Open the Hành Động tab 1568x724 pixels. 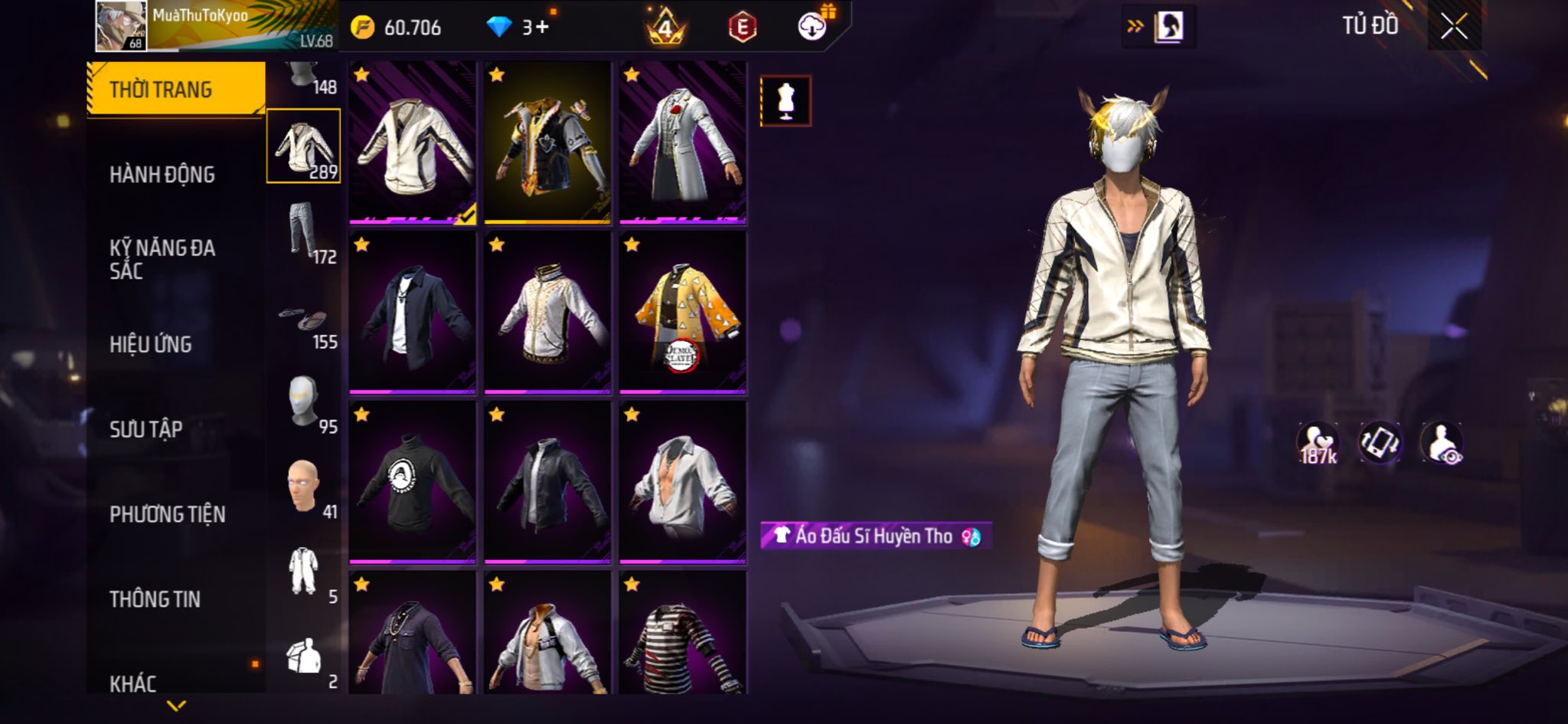(x=162, y=175)
